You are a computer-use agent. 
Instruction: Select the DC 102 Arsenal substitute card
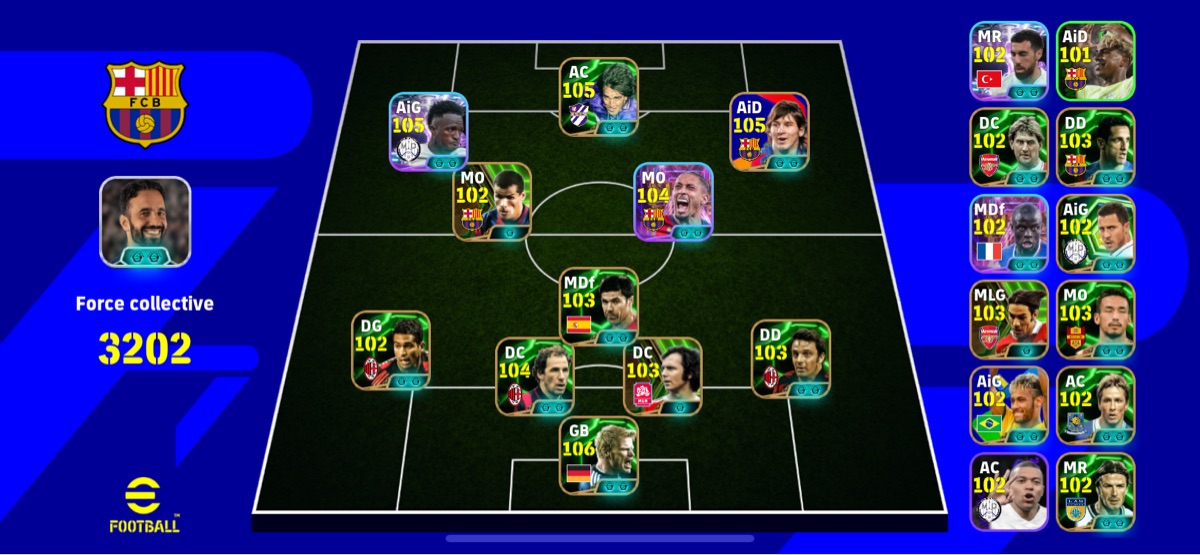1008,147
